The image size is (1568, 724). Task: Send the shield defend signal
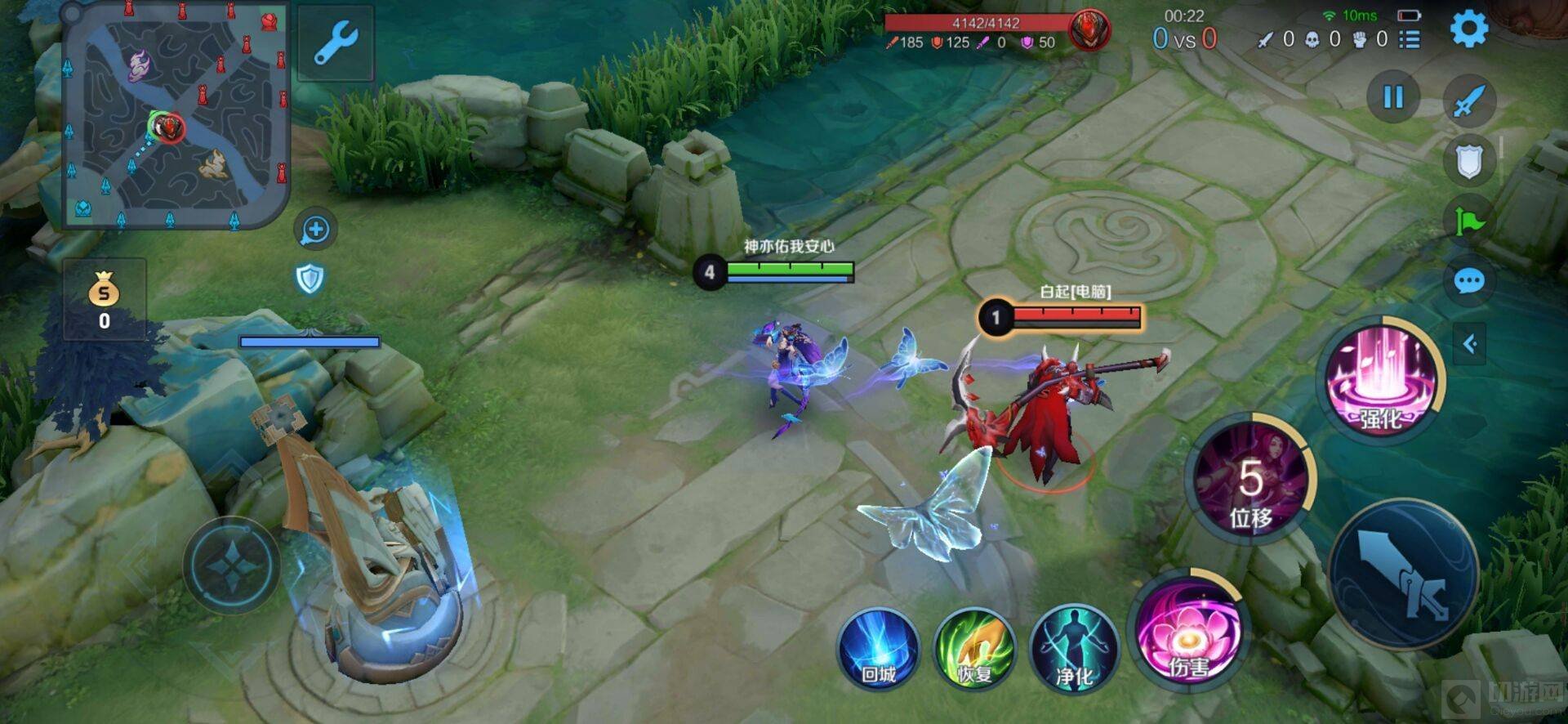point(1468,160)
